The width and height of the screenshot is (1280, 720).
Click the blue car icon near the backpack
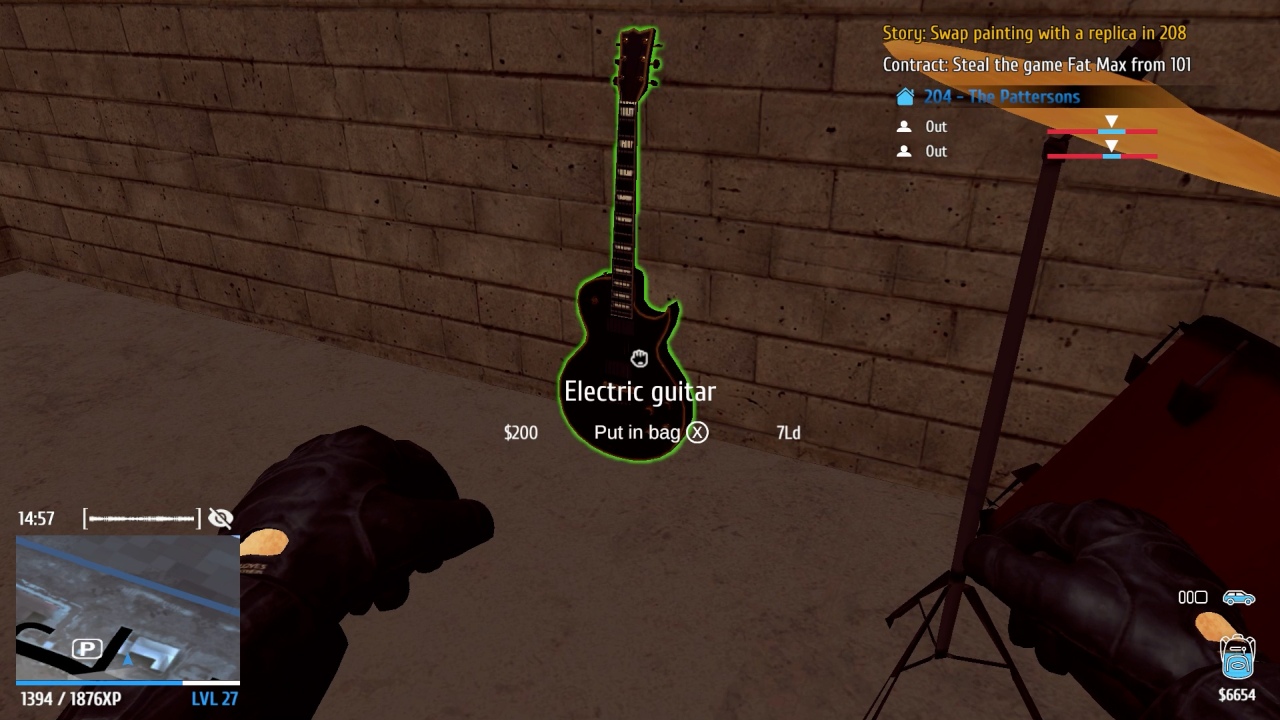tap(1237, 597)
